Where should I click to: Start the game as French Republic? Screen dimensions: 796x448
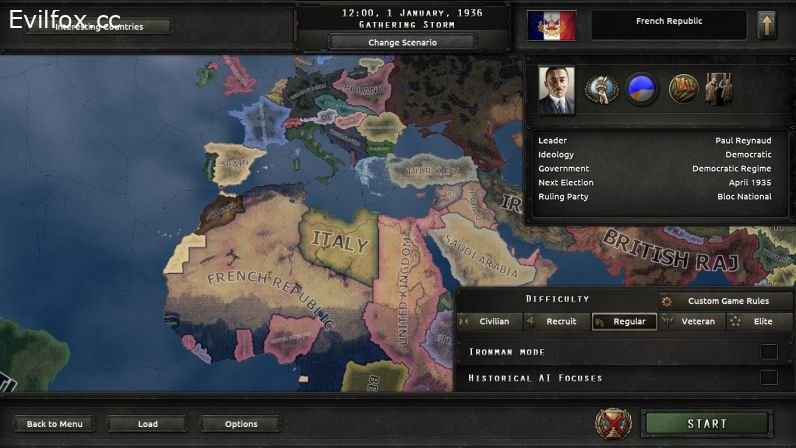(x=706, y=424)
